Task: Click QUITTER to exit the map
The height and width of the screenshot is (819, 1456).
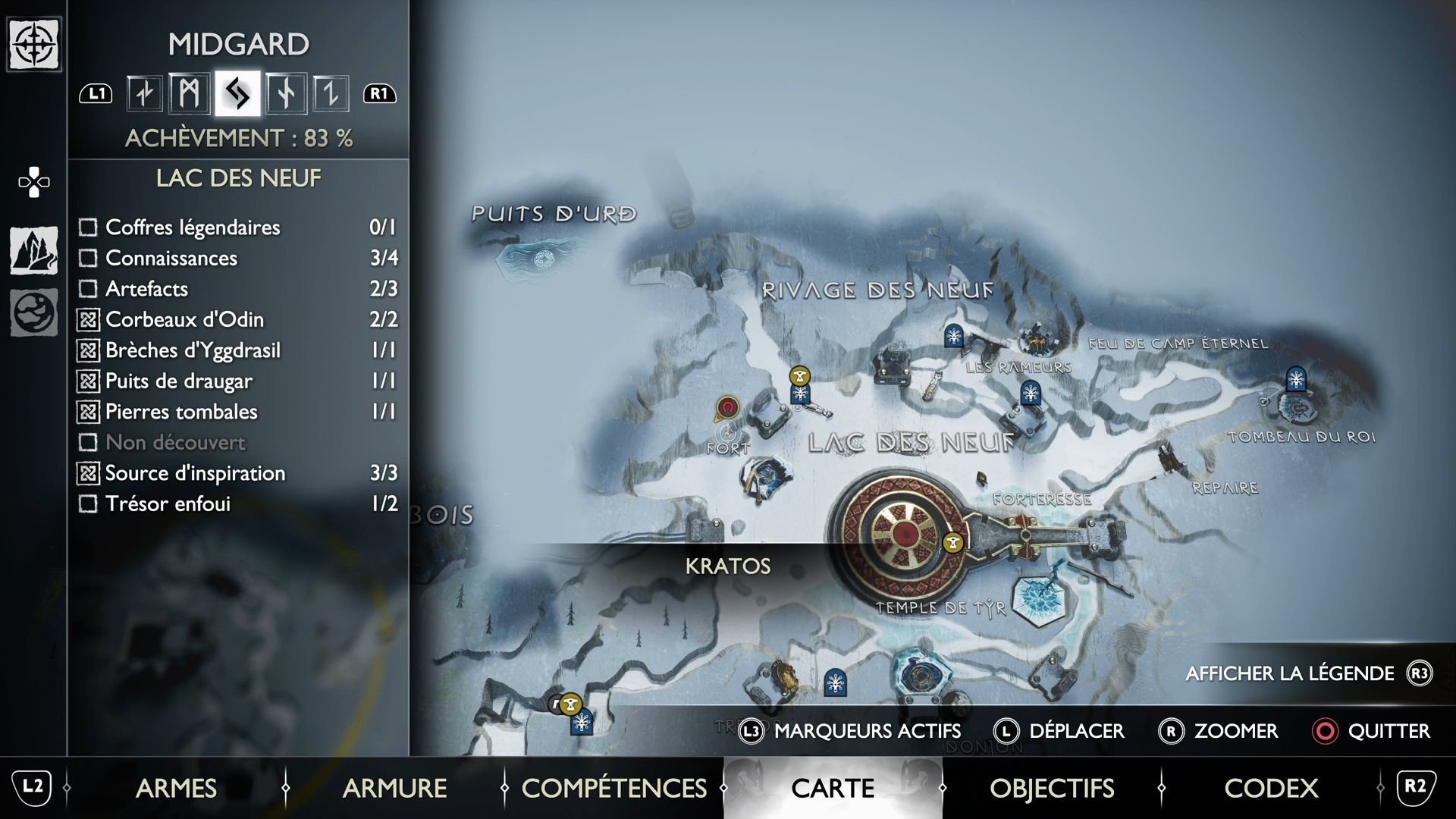Action: click(1388, 731)
